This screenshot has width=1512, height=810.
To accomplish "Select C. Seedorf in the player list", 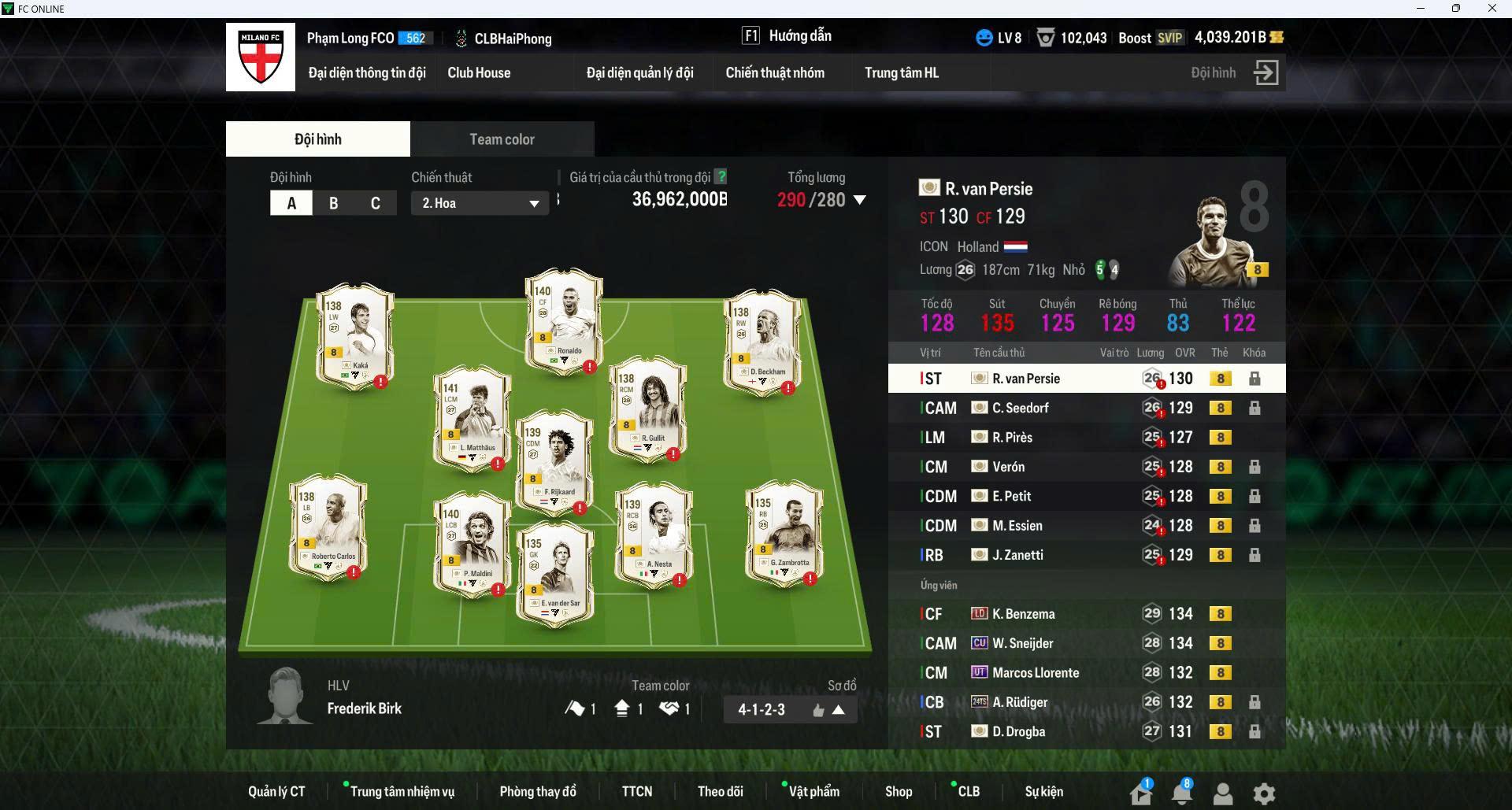I will click(1021, 408).
